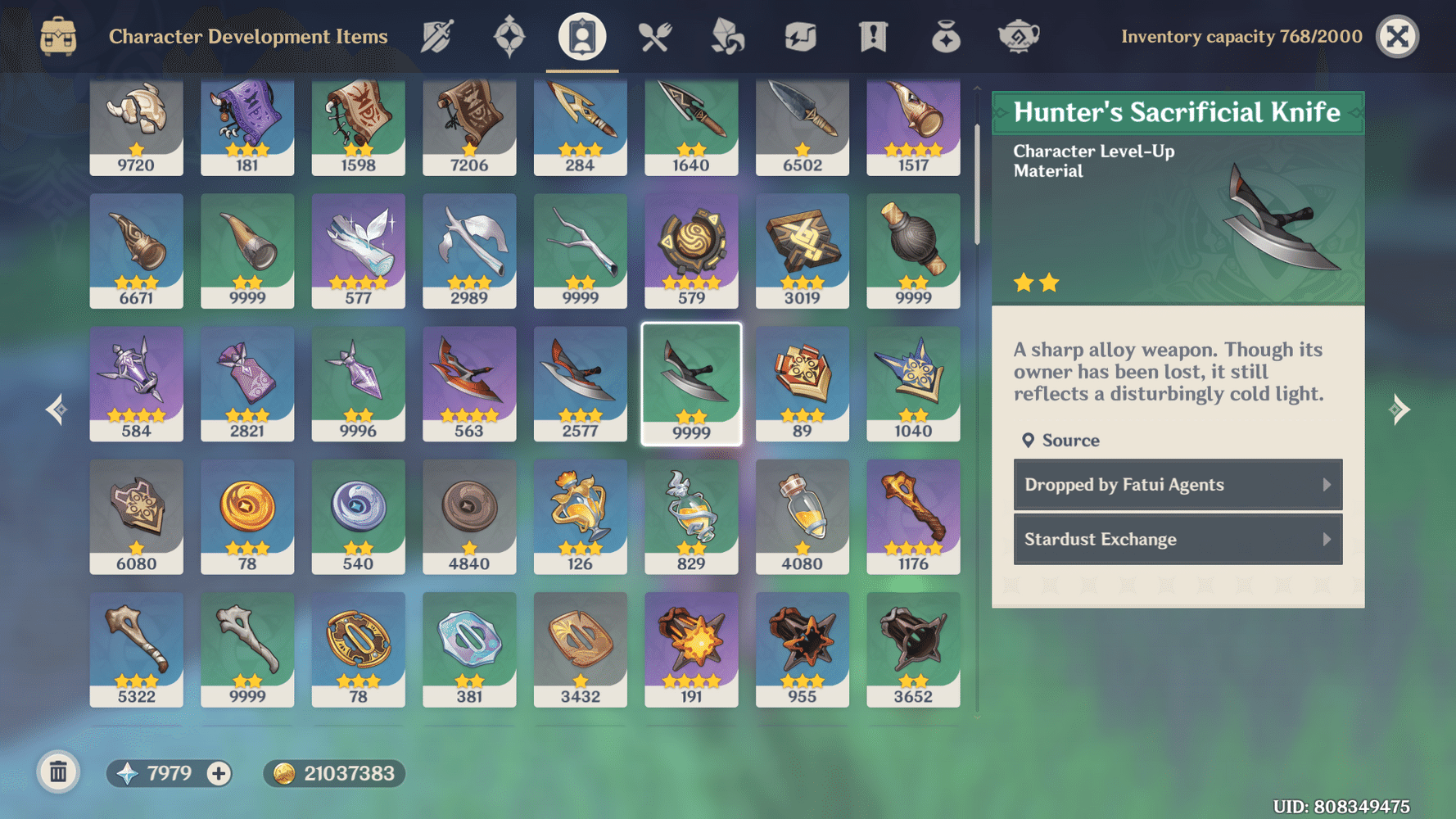Go to the previous page with left arrow
This screenshot has height=819, width=1456.
coord(57,409)
